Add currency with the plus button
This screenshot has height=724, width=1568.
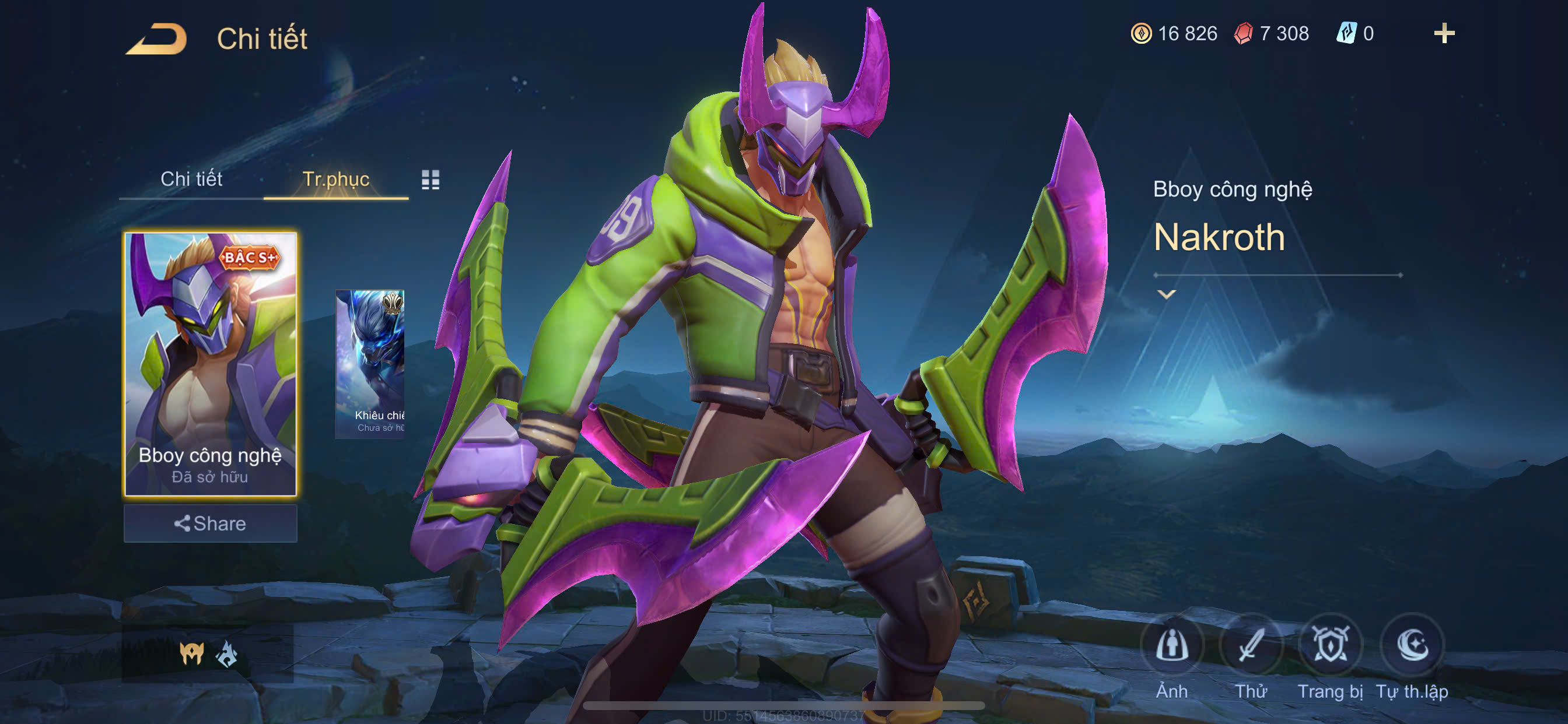pos(1444,33)
